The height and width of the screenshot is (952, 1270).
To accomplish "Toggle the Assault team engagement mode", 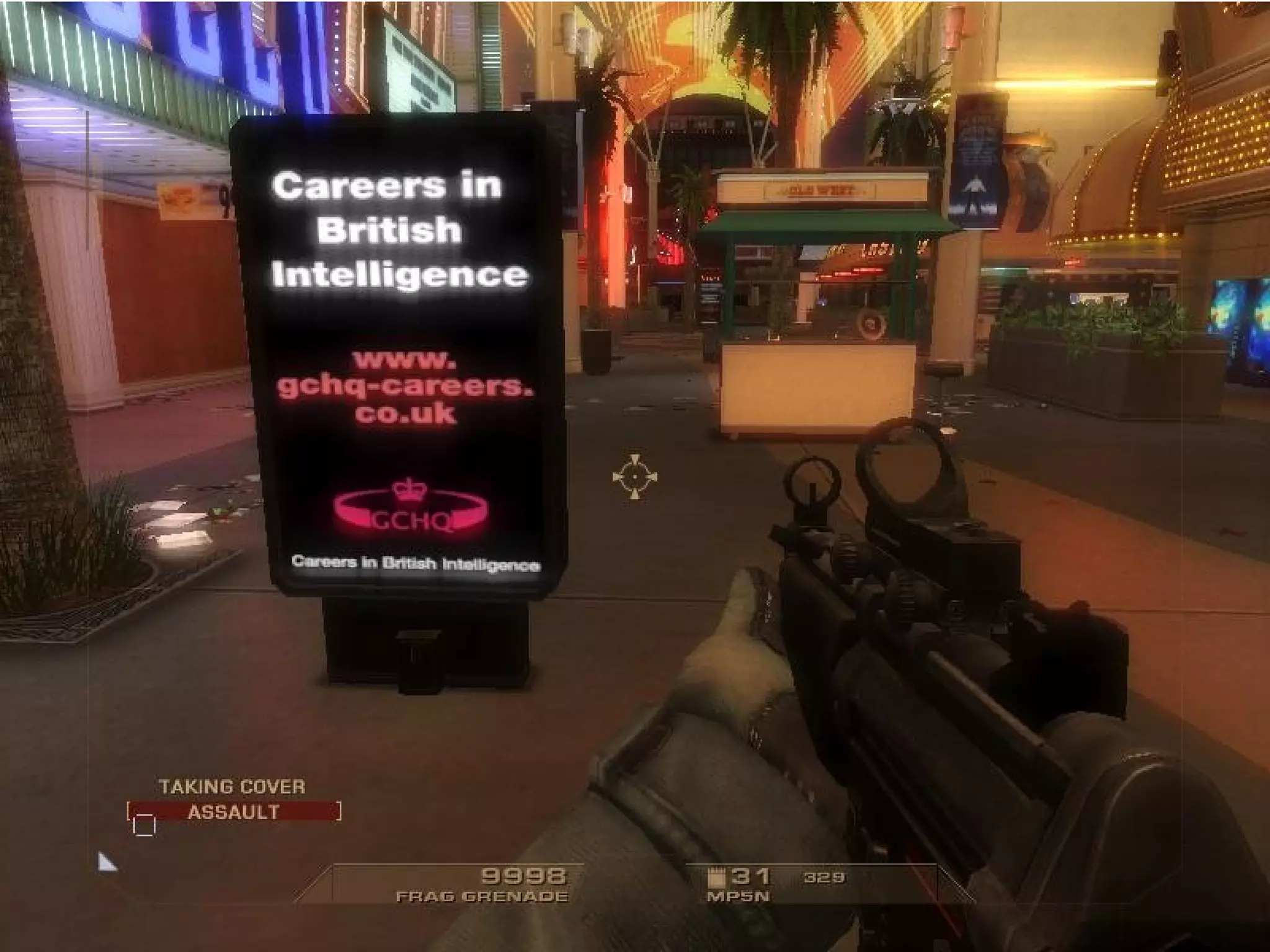I will pyautogui.click(x=234, y=811).
